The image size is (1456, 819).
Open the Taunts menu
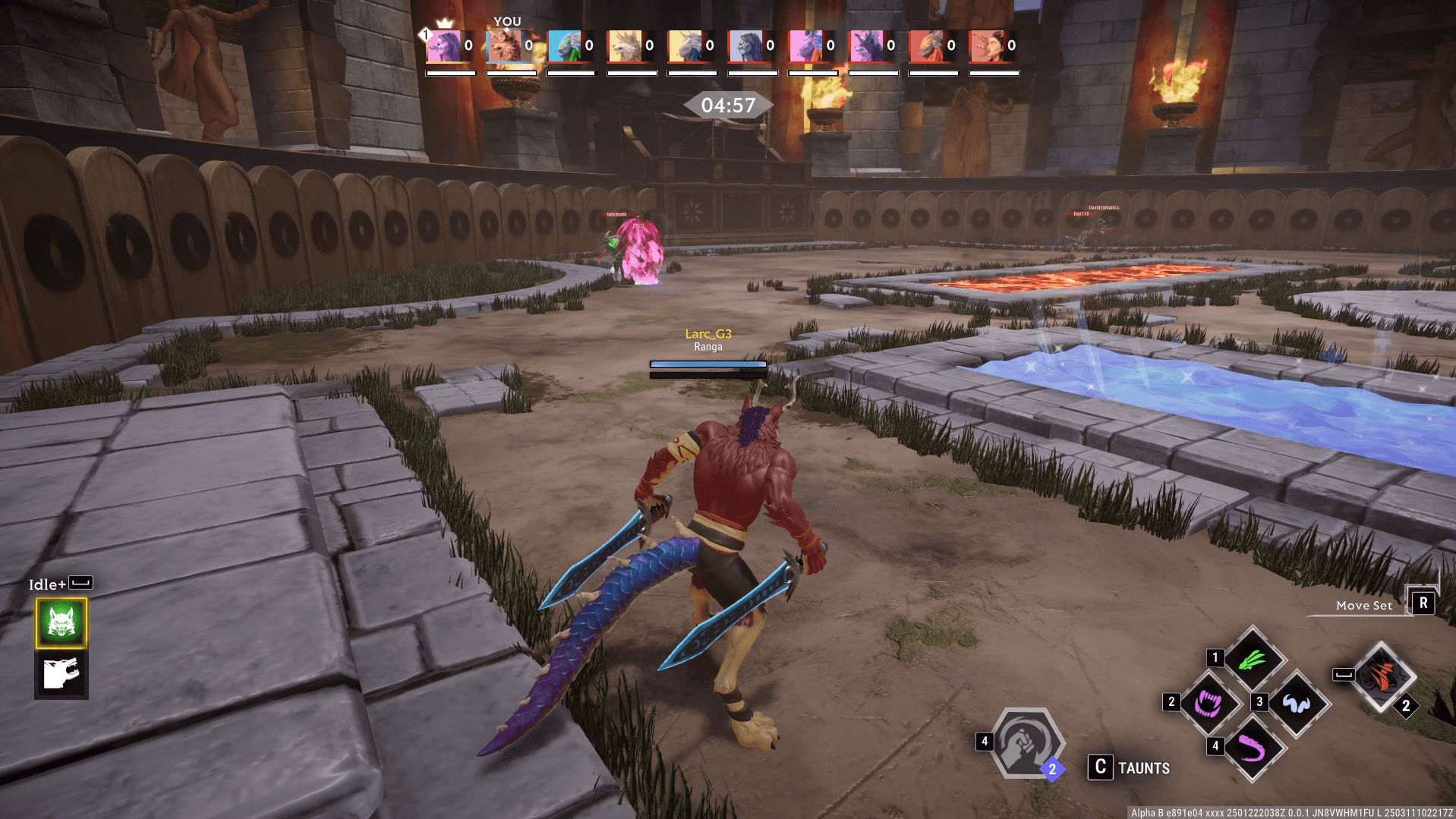click(1129, 767)
